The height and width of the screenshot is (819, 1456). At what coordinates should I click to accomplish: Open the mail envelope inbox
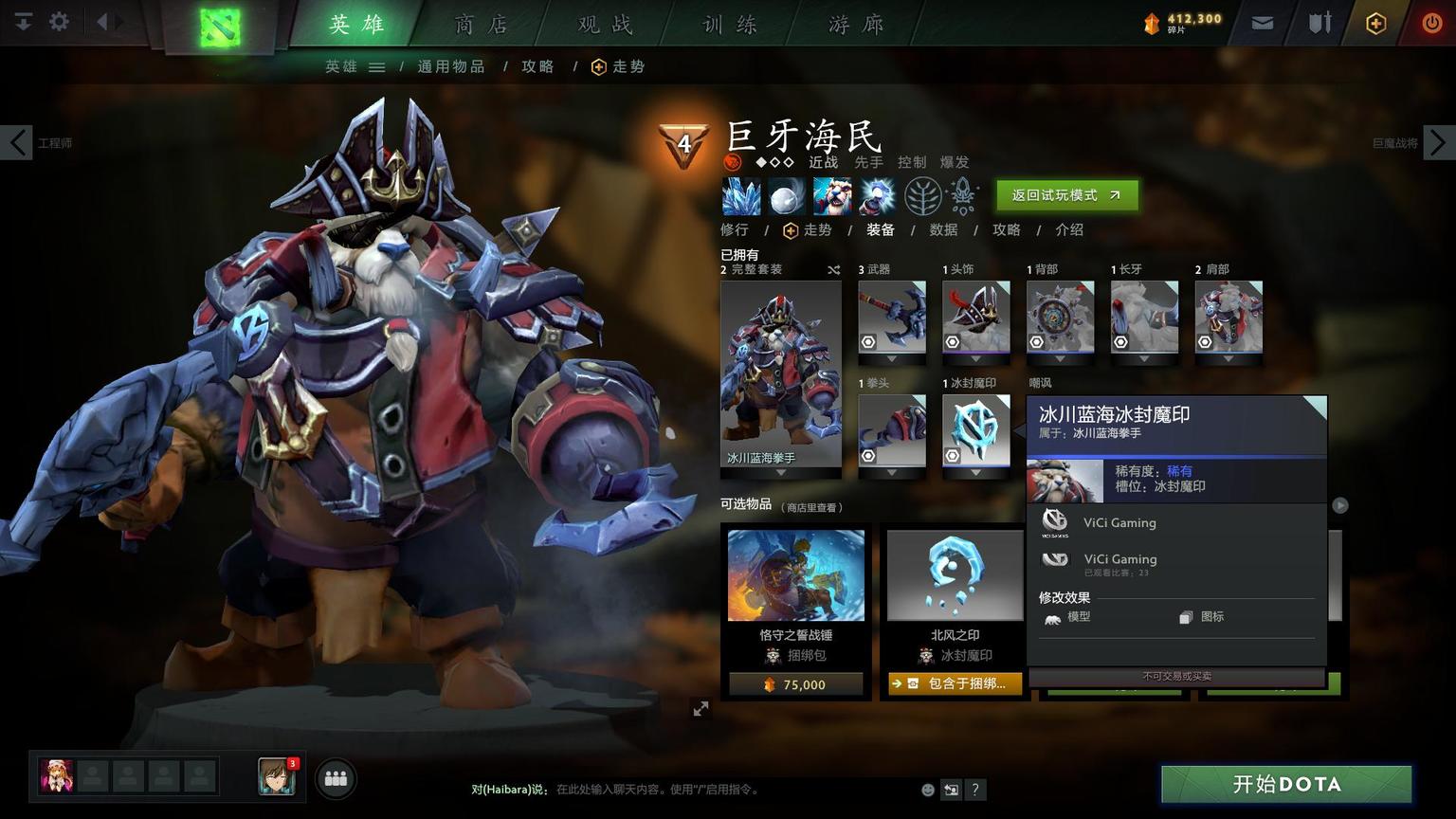[1262, 23]
